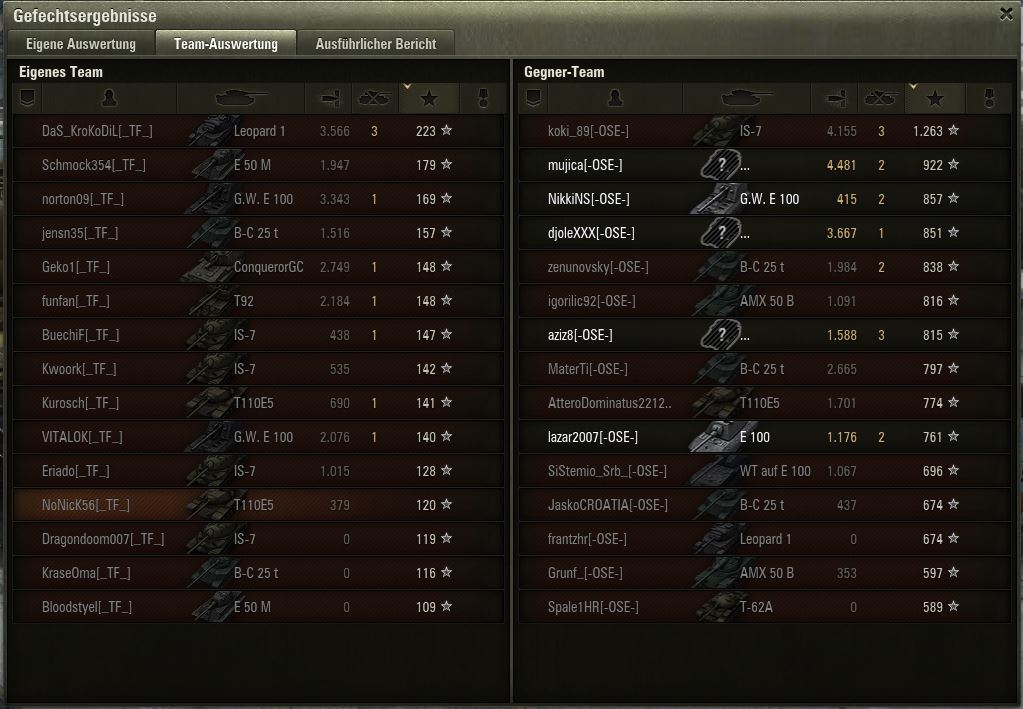Sort own team by player name column
This screenshot has height=709, width=1023.
109,98
